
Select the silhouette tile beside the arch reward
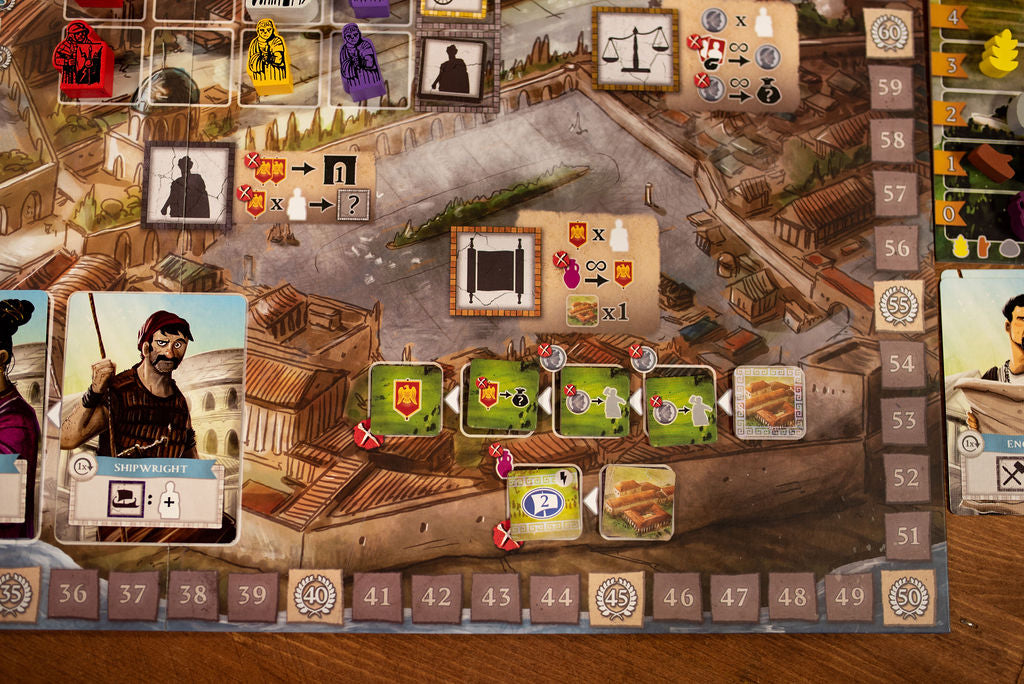[x=189, y=185]
